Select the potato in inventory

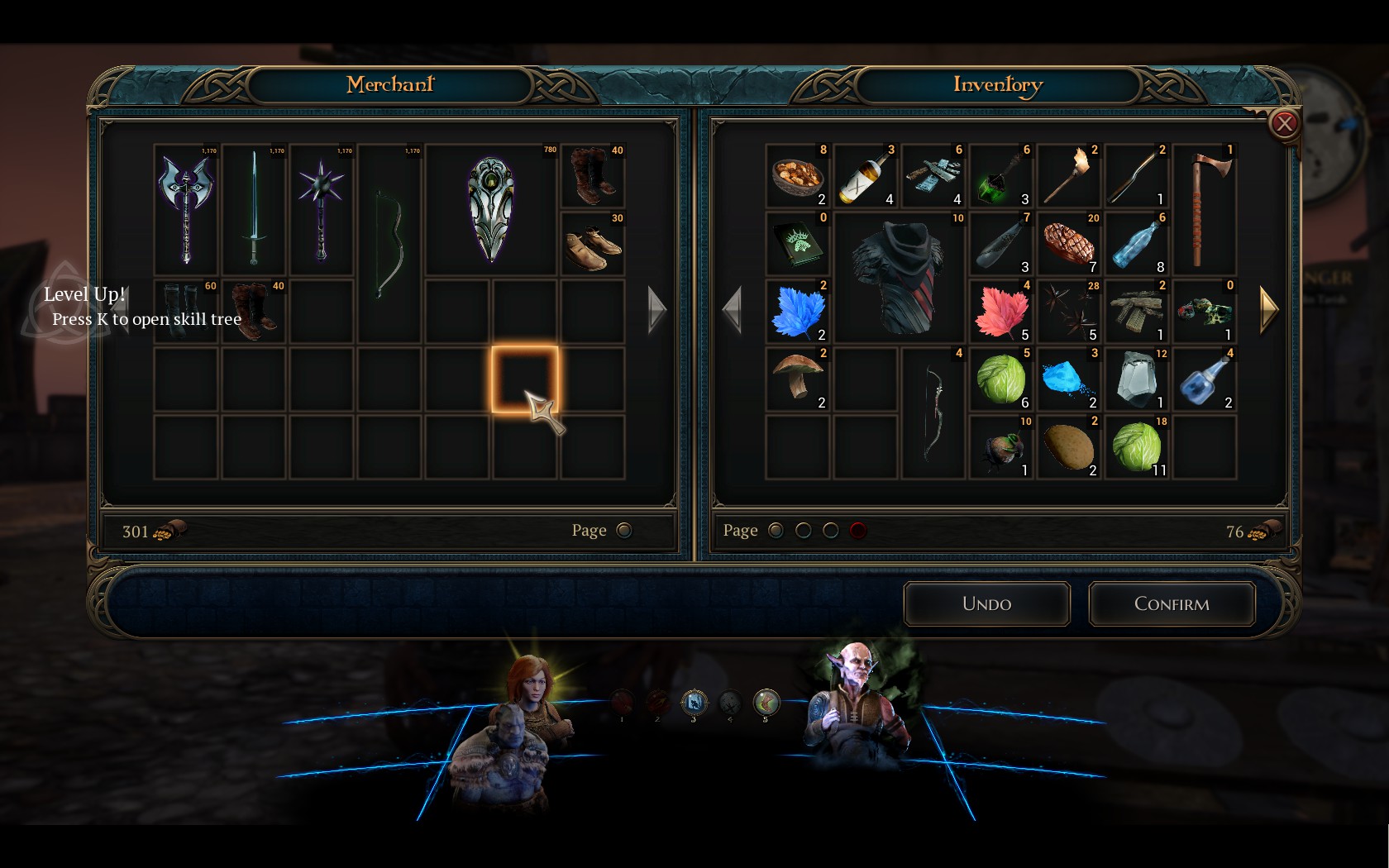[1069, 447]
